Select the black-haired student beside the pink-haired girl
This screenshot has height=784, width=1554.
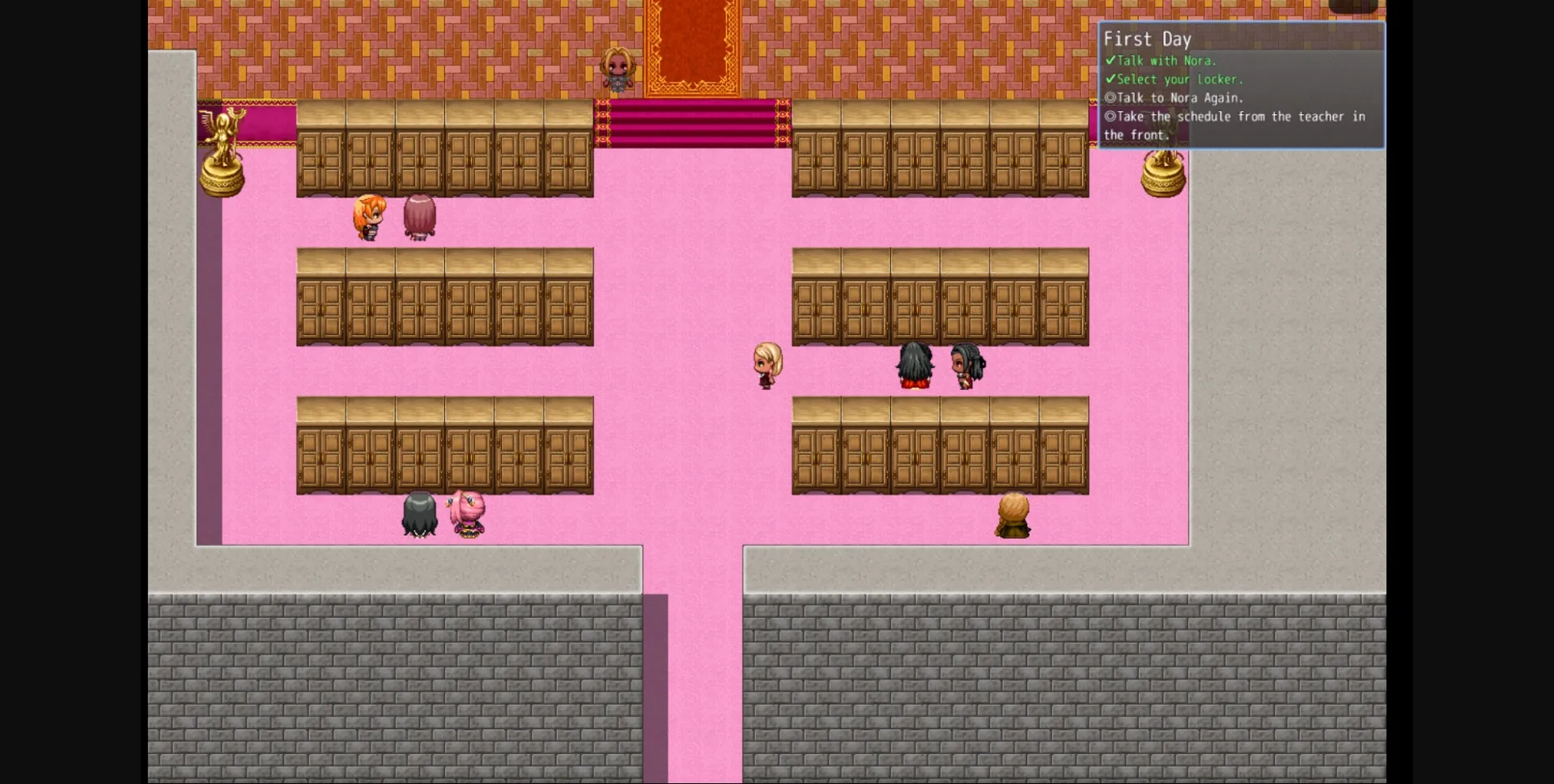(x=418, y=515)
